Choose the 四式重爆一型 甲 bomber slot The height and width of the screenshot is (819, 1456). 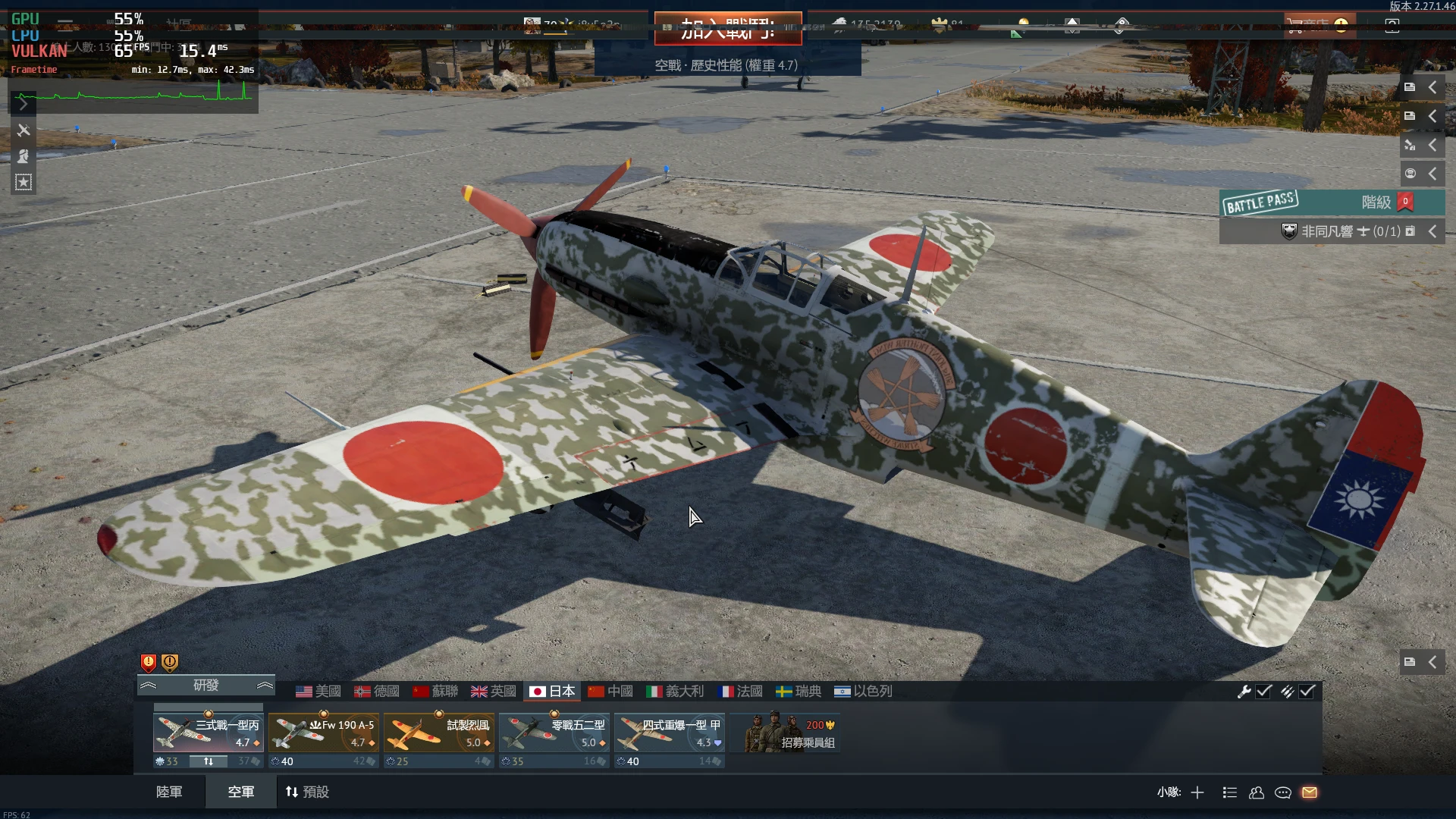coord(669,734)
